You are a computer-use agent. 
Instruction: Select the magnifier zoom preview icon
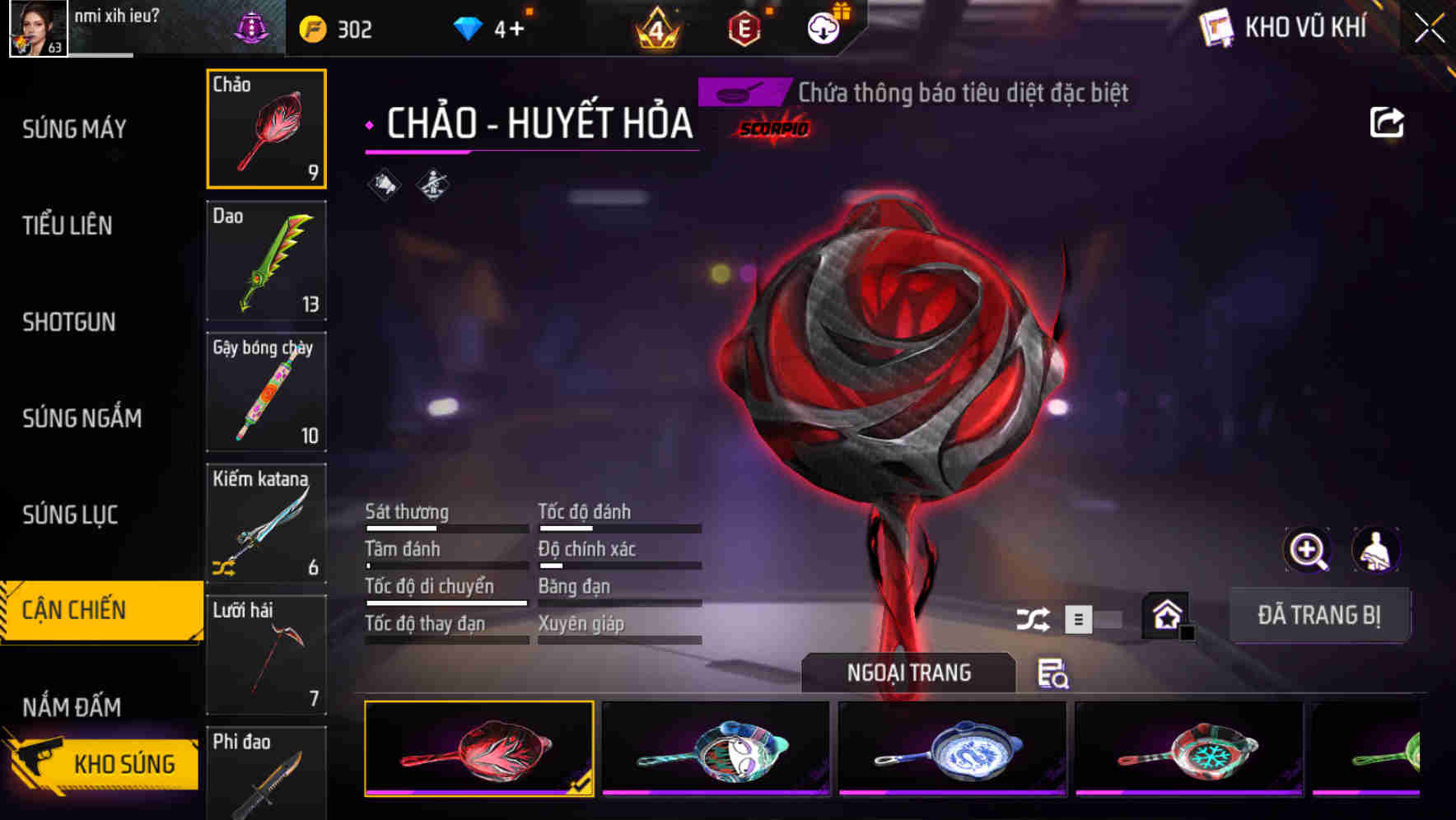coord(1306,550)
